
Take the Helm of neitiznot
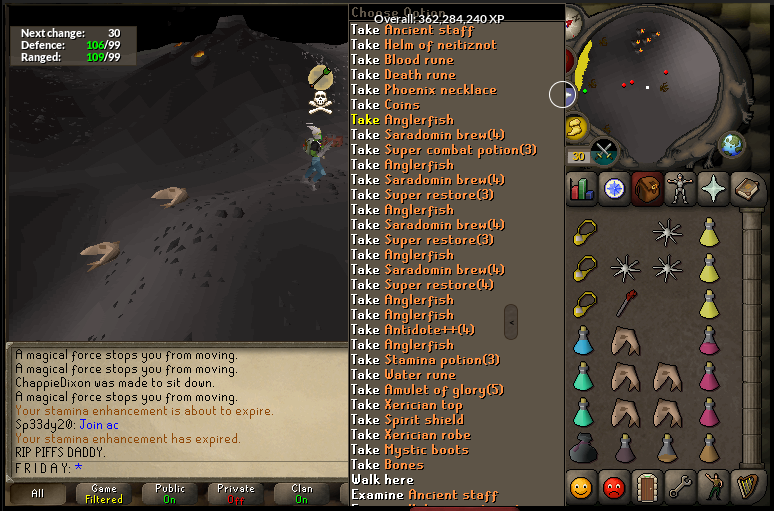412,45
